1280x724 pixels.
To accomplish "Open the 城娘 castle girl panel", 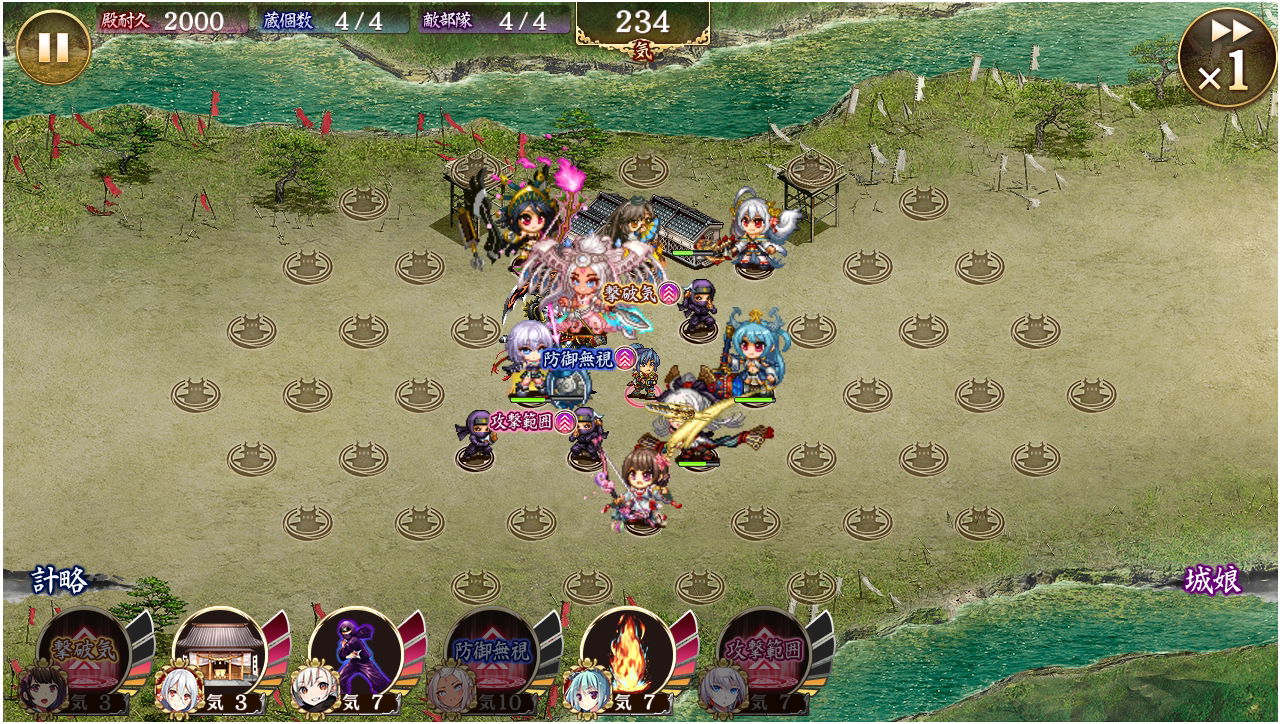I will (1212, 580).
